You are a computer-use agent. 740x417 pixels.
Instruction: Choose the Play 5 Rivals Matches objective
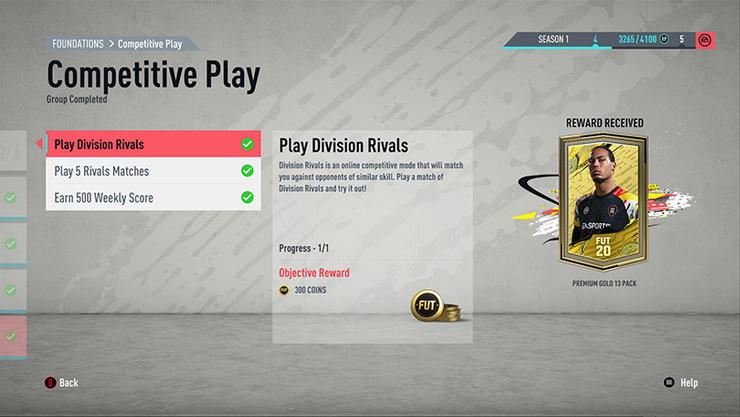click(x=152, y=171)
